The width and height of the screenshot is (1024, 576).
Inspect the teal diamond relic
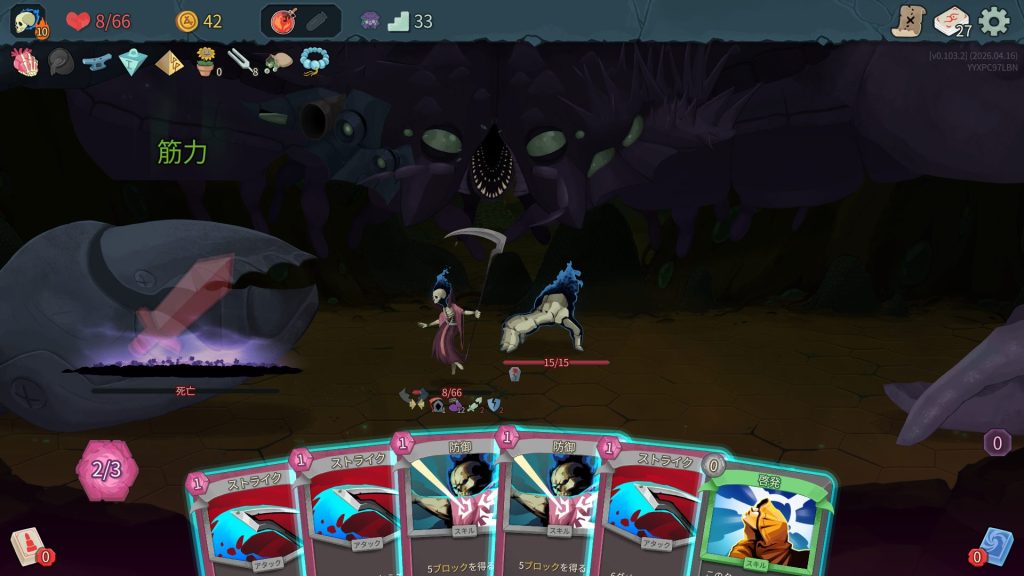(133, 62)
